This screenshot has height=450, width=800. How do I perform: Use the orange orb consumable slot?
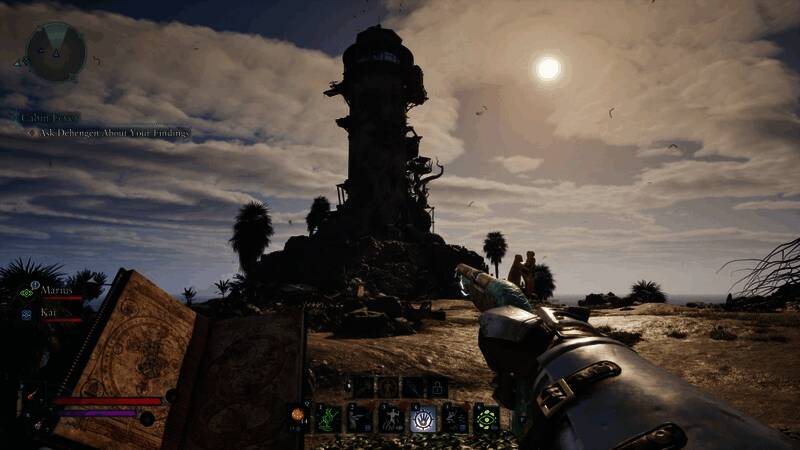[x=297, y=415]
